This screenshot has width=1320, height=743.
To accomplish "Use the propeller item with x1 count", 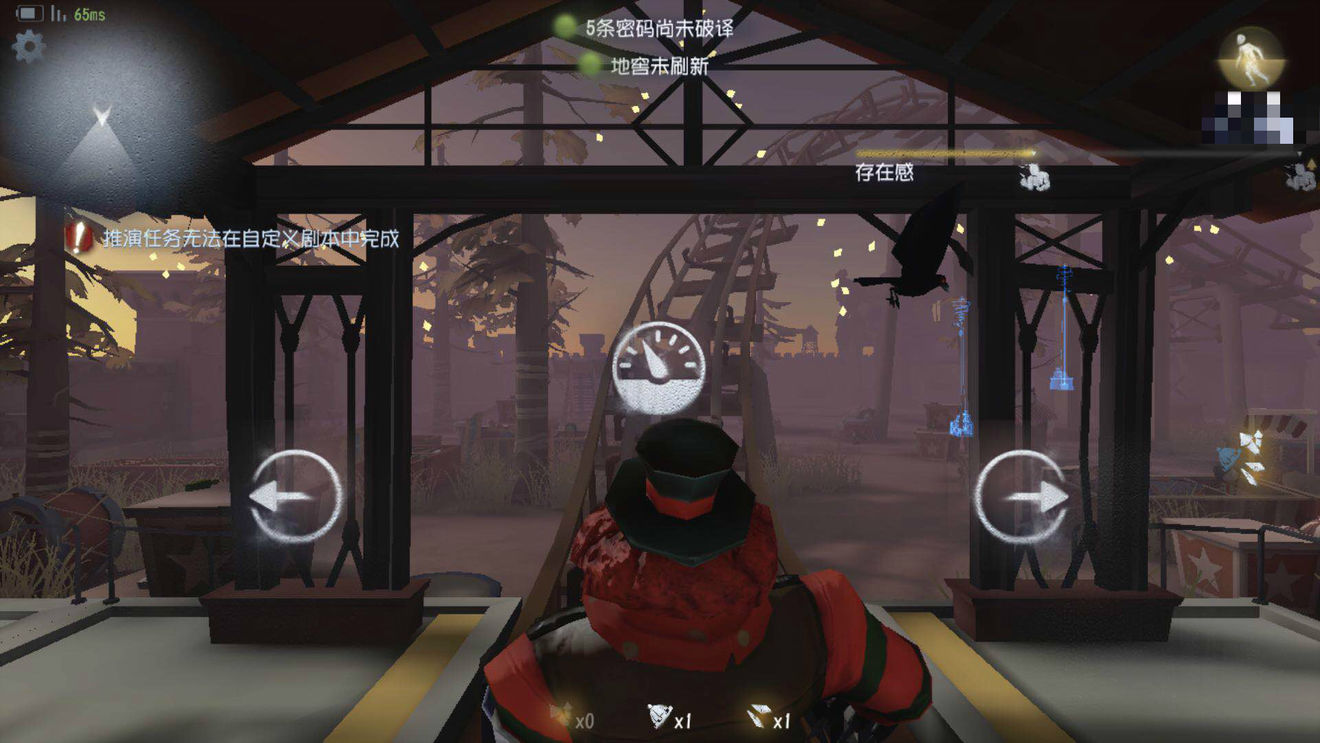I will (662, 717).
